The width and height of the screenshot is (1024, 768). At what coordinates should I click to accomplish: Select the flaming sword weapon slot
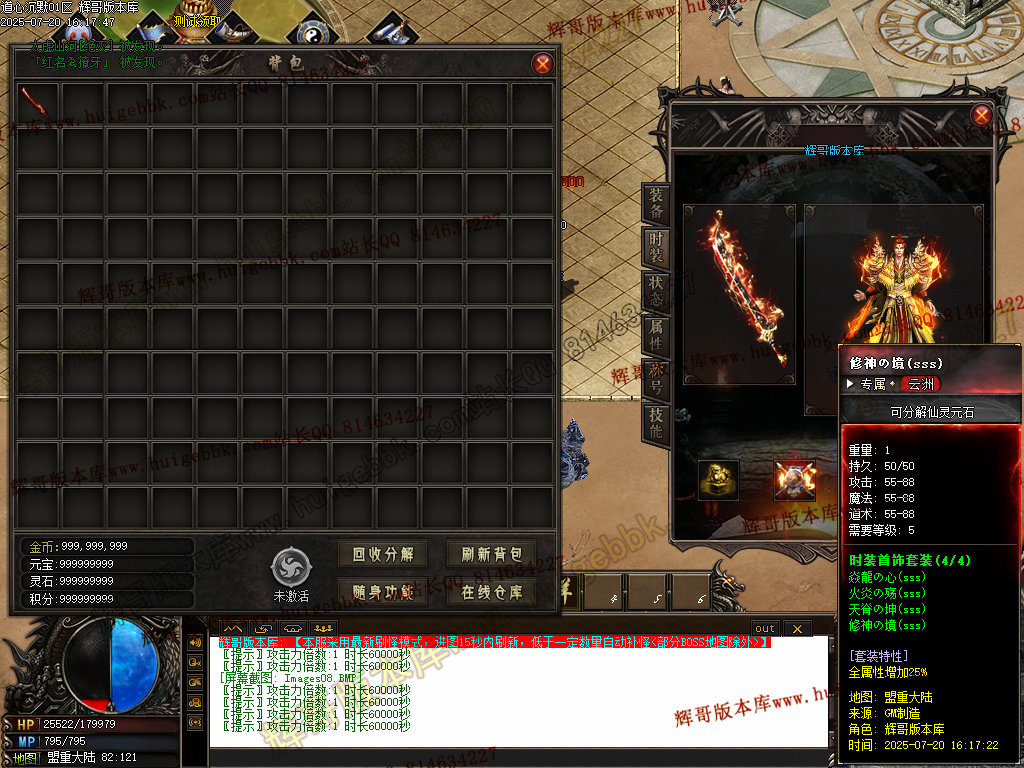coord(739,294)
